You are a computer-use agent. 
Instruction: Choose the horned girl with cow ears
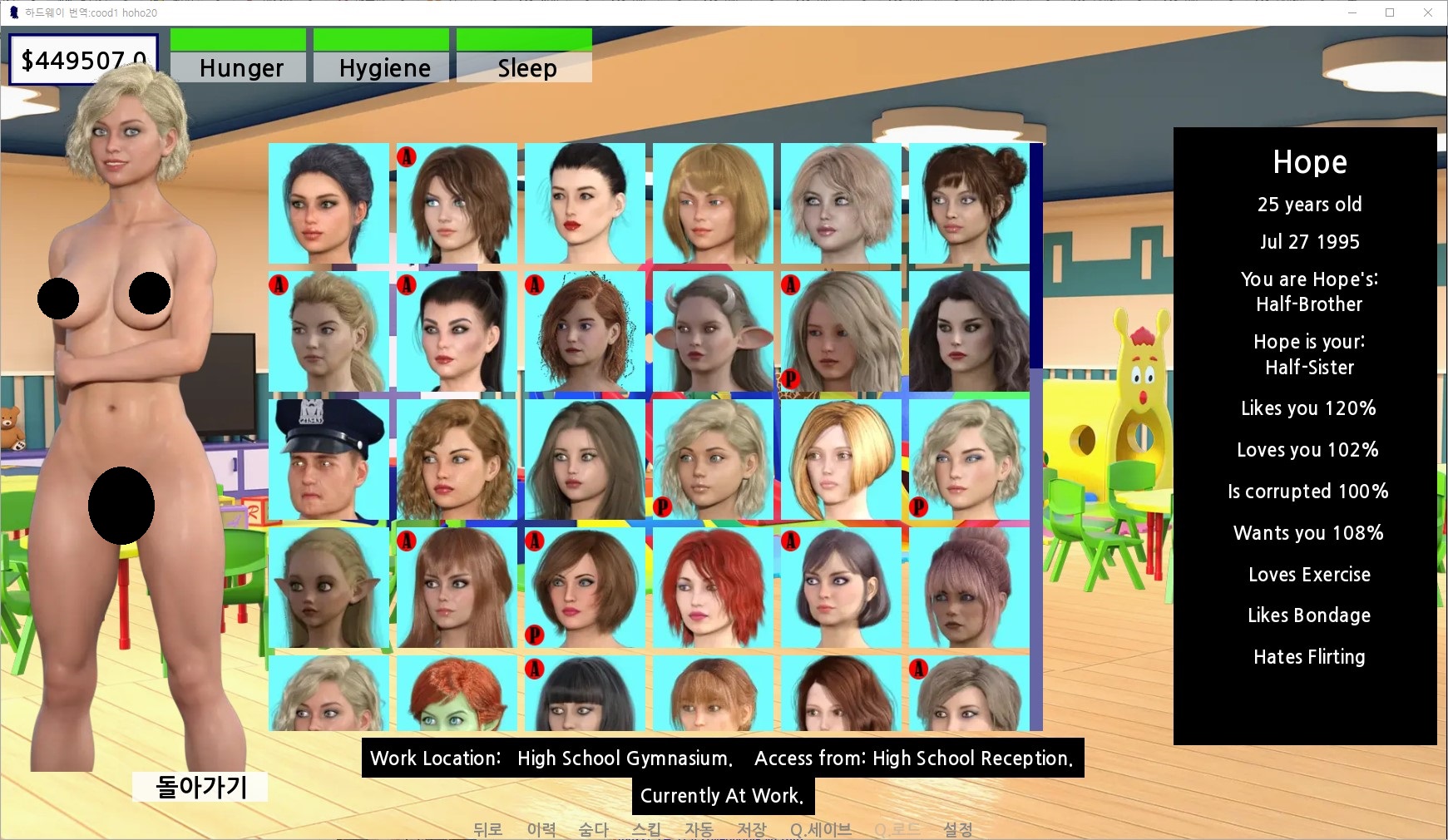pyautogui.click(x=713, y=332)
